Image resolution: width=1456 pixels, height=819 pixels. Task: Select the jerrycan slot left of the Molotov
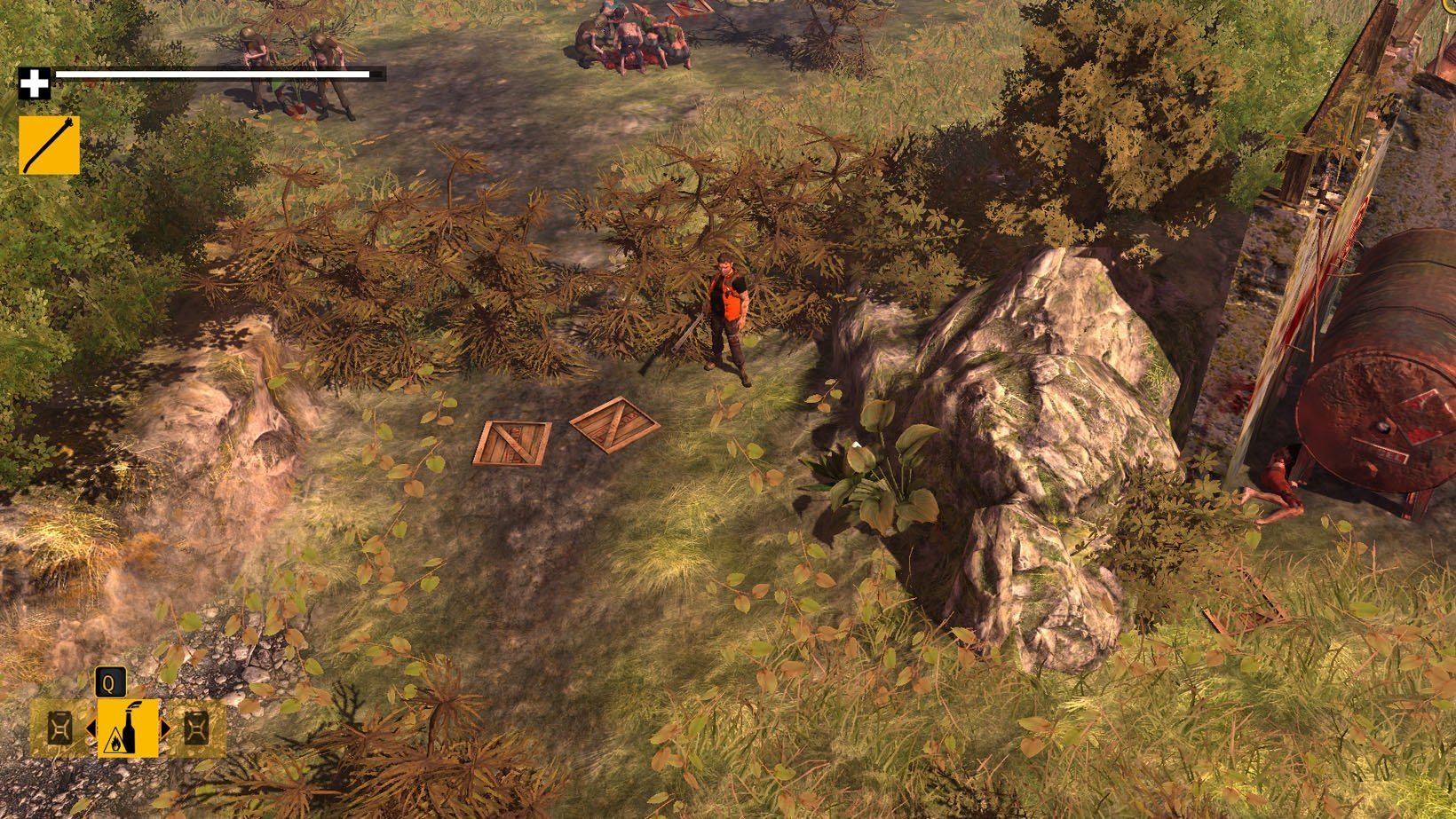pos(60,728)
